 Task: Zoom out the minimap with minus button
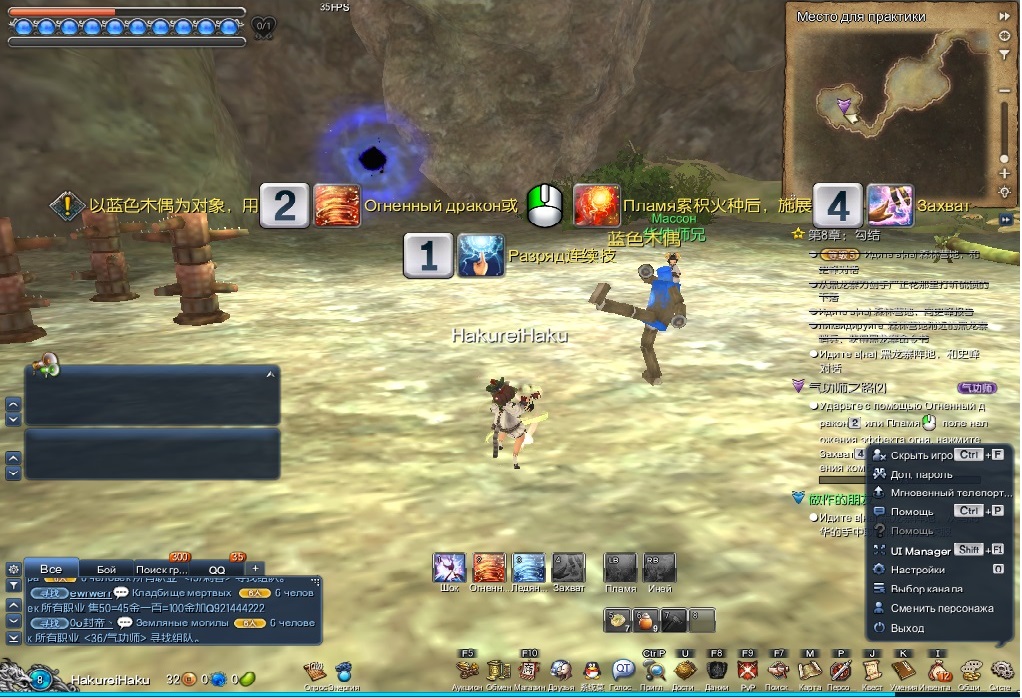pos(1004,91)
